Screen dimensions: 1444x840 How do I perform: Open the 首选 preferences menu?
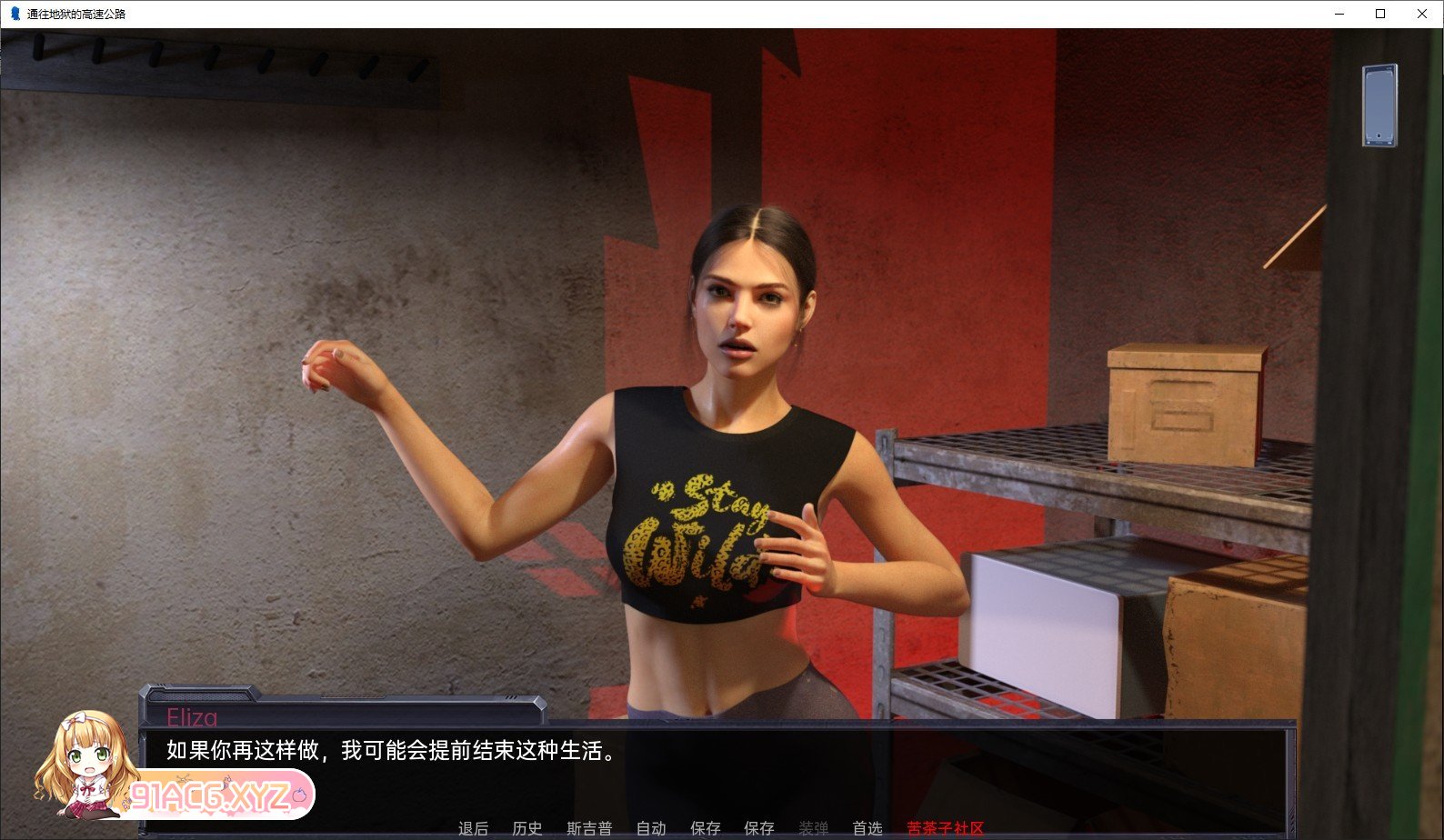(867, 828)
